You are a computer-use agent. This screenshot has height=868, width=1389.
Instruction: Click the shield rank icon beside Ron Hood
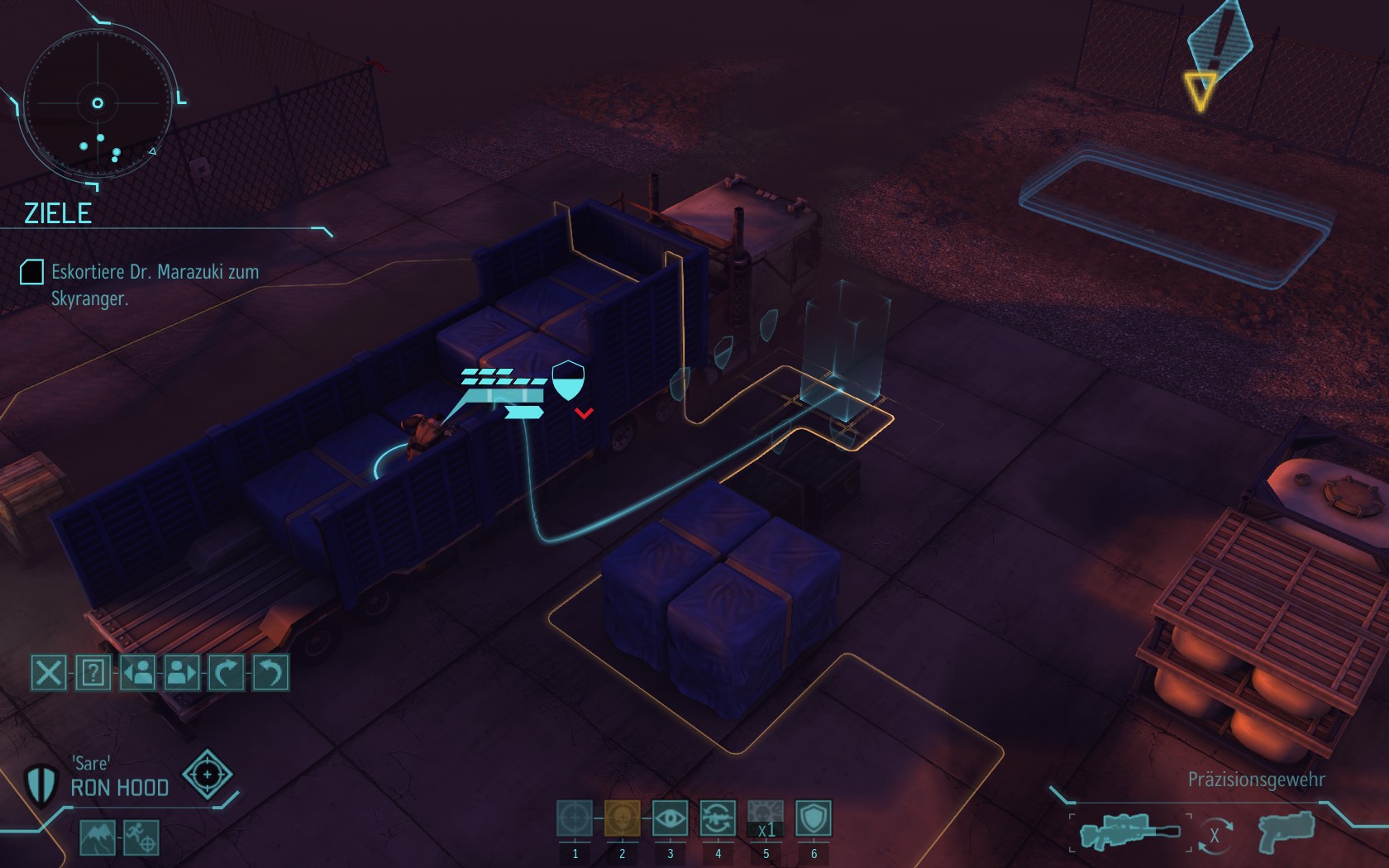[41, 783]
